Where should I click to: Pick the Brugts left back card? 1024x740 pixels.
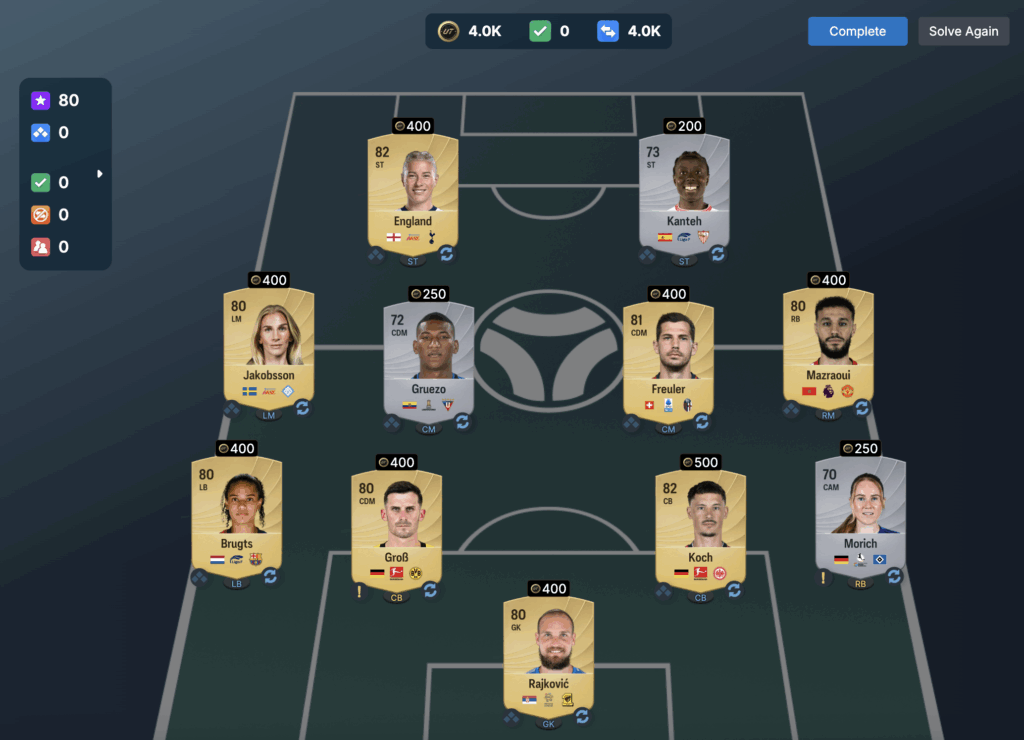pos(237,512)
